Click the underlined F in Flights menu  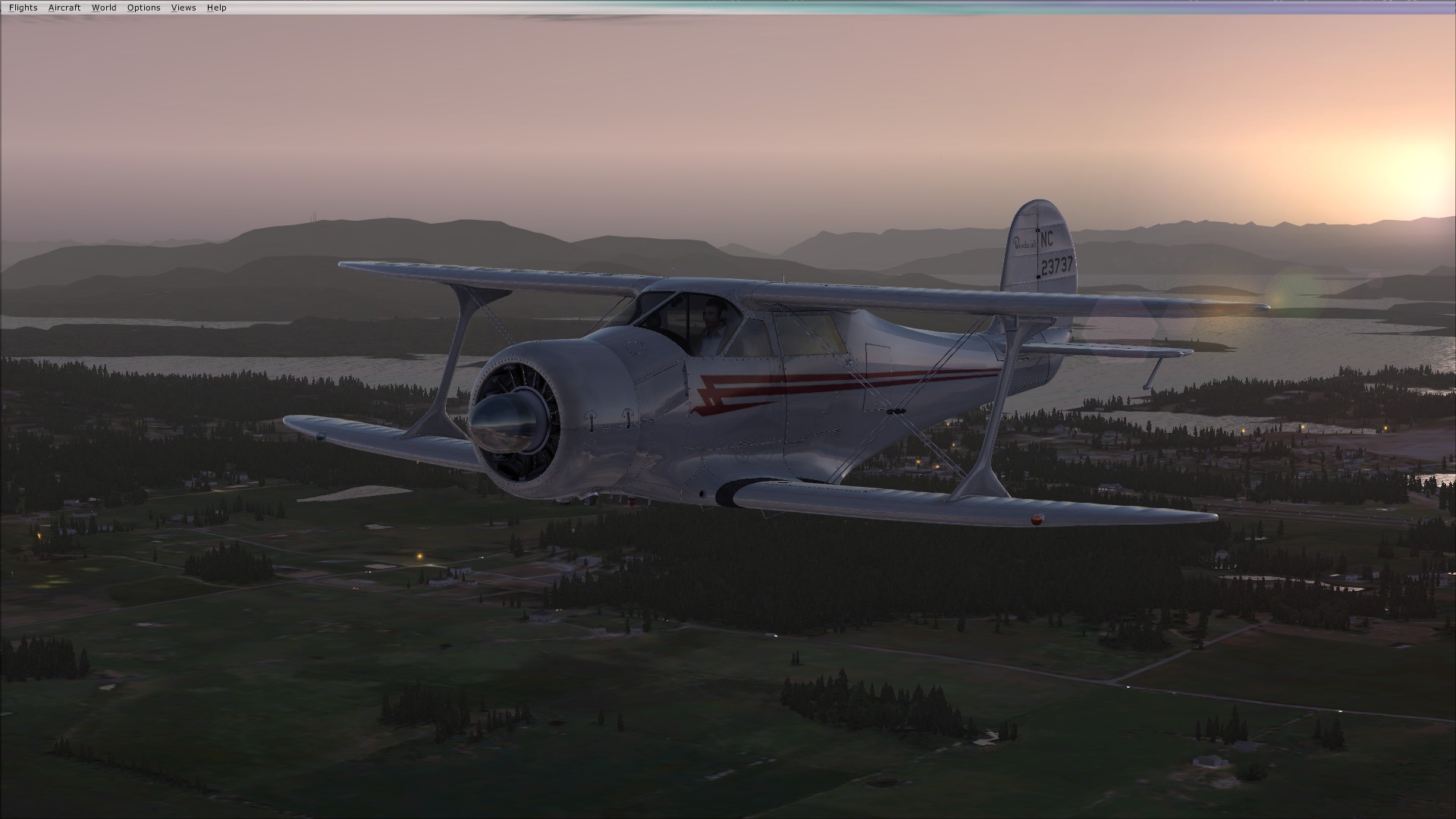pyautogui.click(x=13, y=8)
